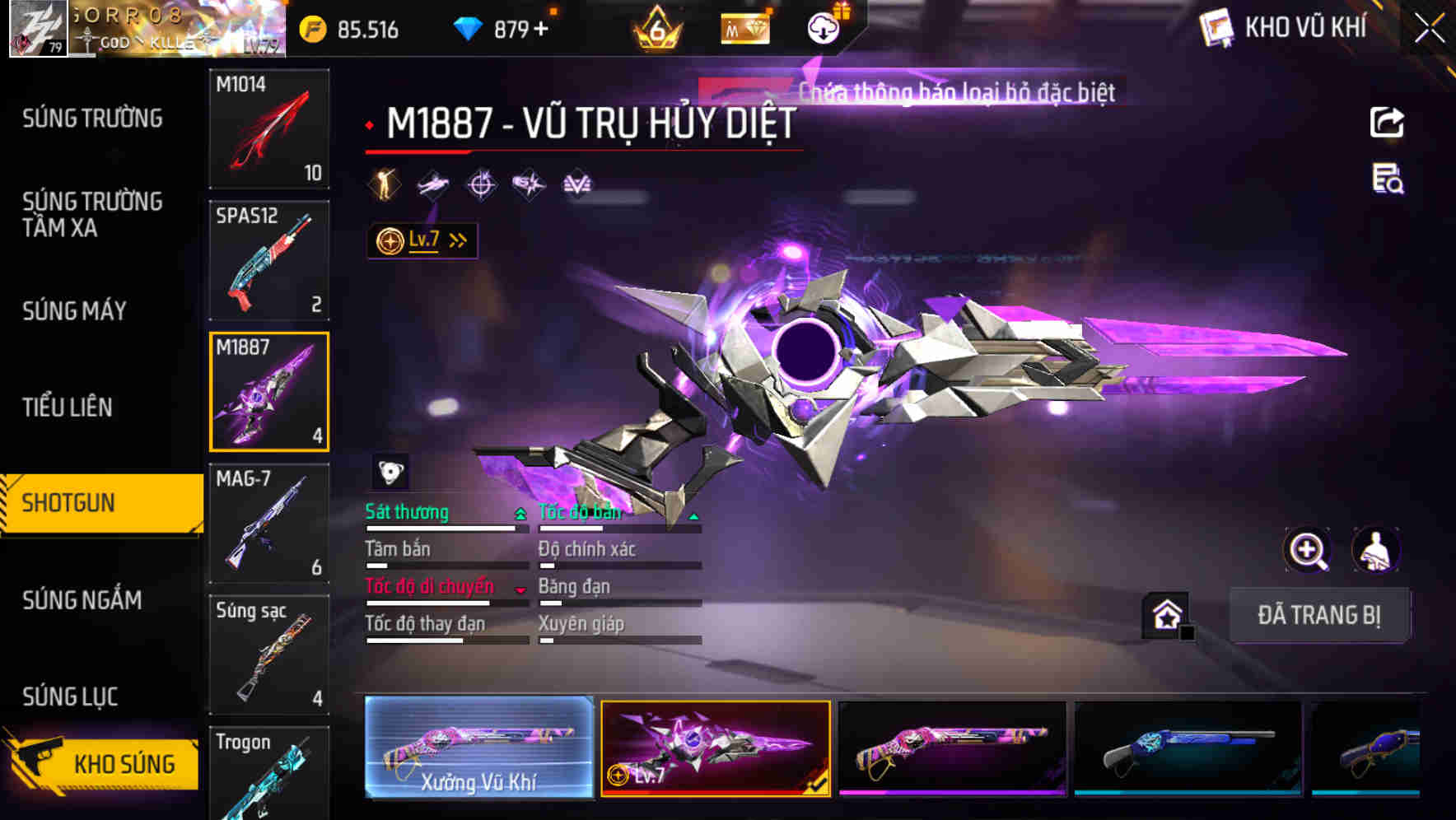Expand the SÚNG LỤC weapon category
This screenshot has width=1456, height=820.
[69, 696]
